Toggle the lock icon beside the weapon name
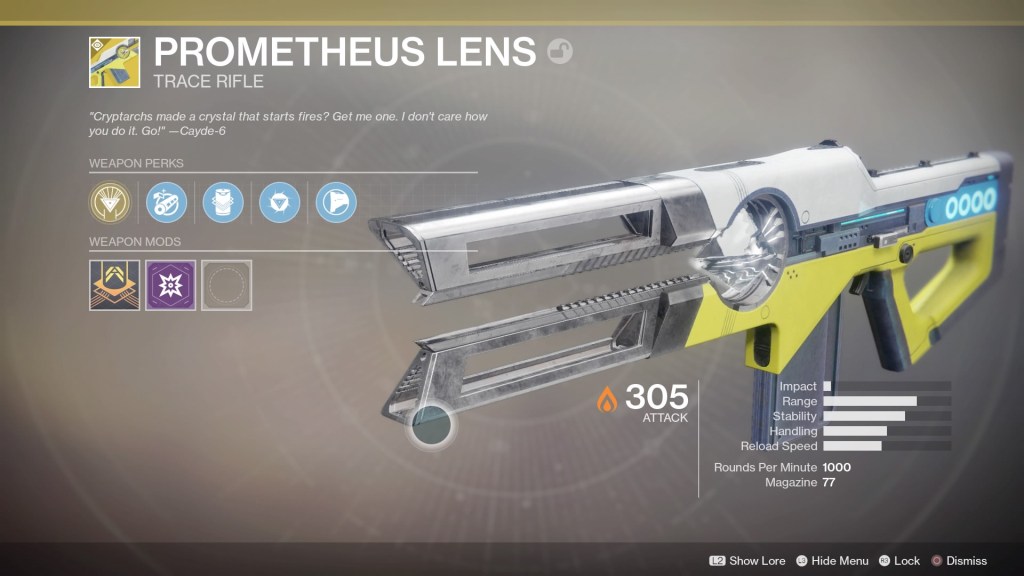Viewport: 1024px width, 576px height. point(560,52)
